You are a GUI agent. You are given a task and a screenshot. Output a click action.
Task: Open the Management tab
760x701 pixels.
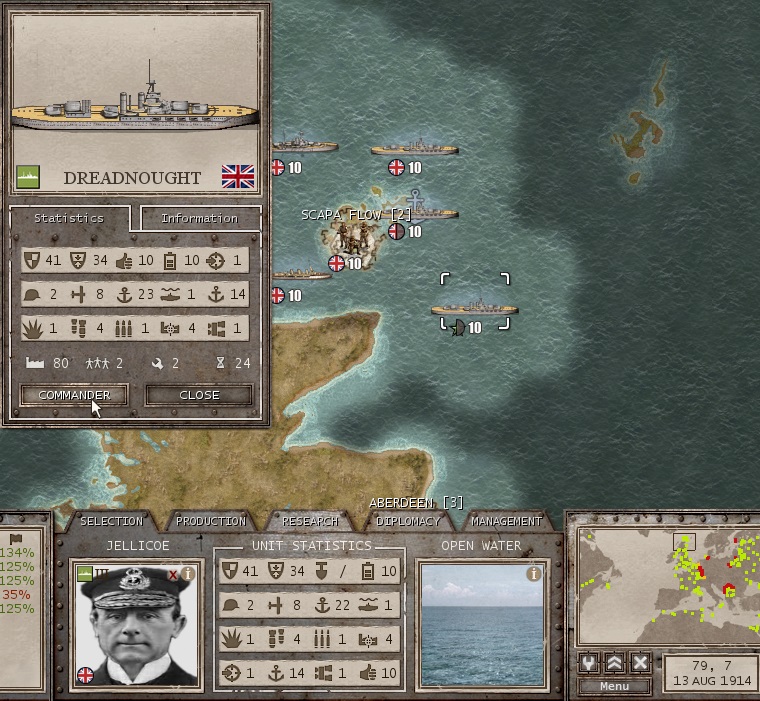click(x=506, y=521)
